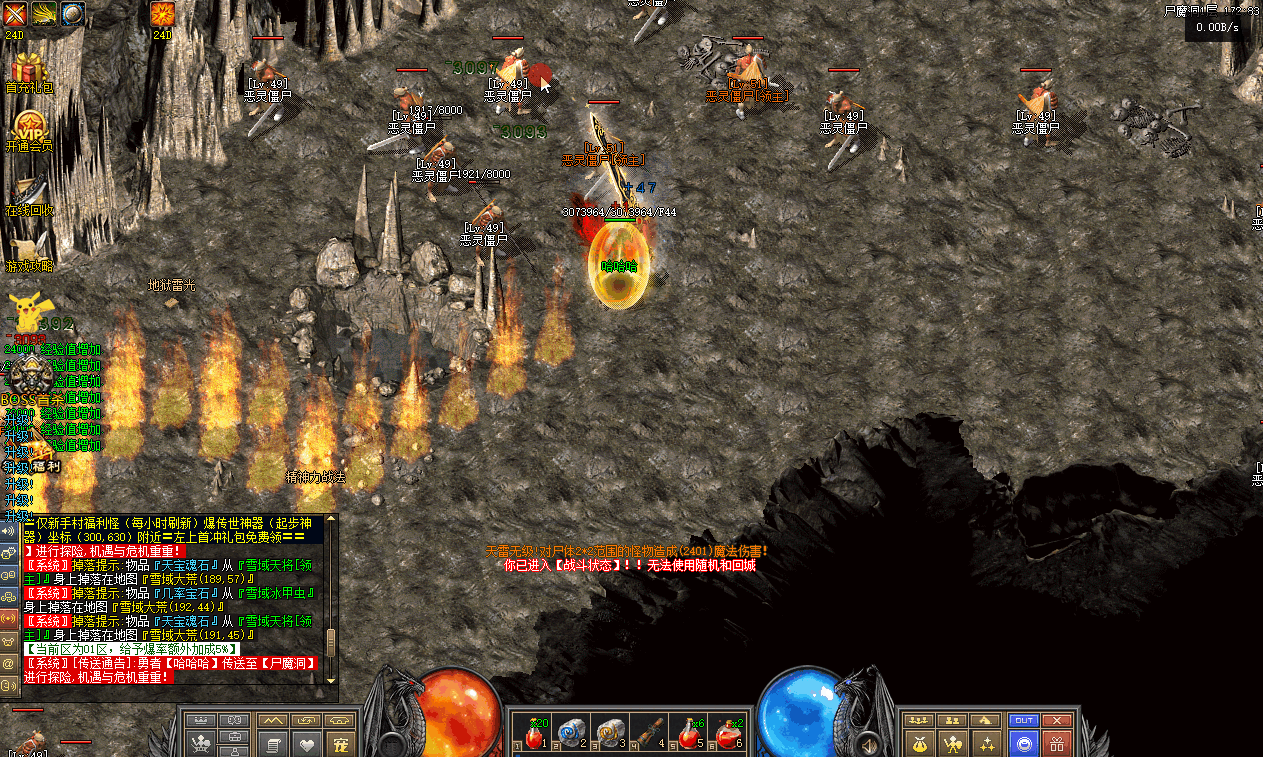Open the 游戏攻略 game guide scroll

click(x=29, y=250)
